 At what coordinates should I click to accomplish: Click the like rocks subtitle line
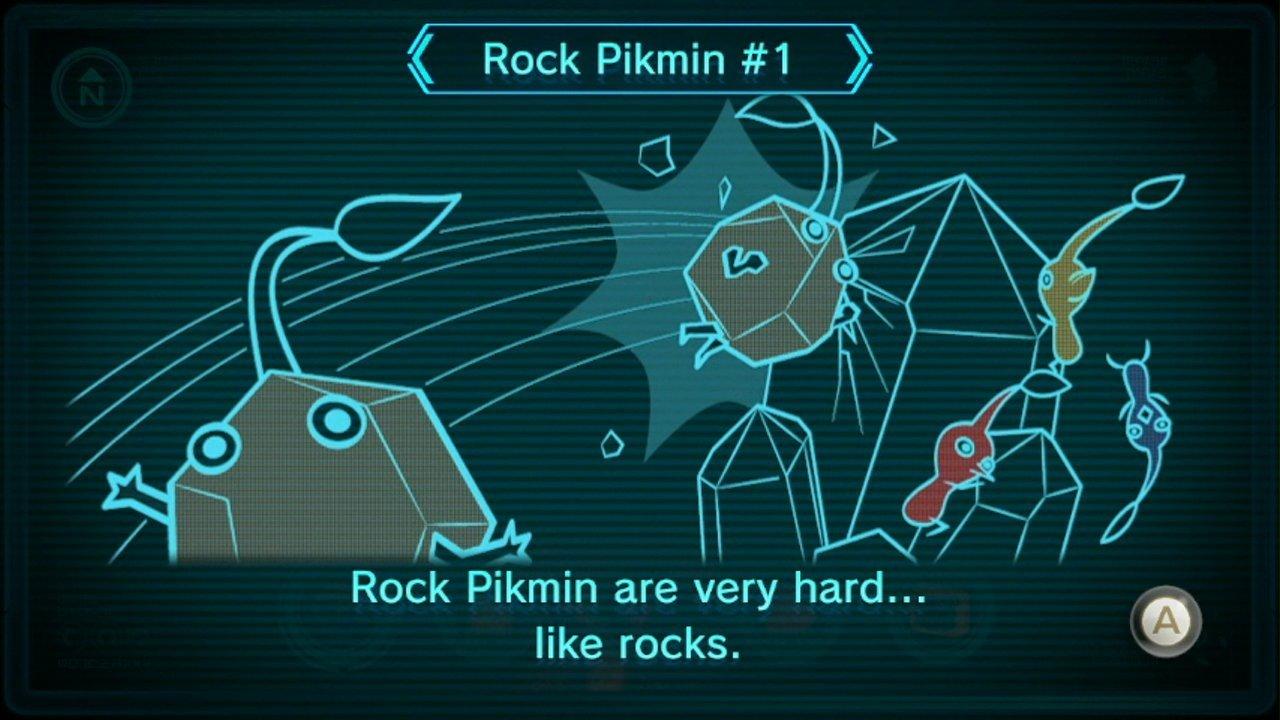coord(640,643)
